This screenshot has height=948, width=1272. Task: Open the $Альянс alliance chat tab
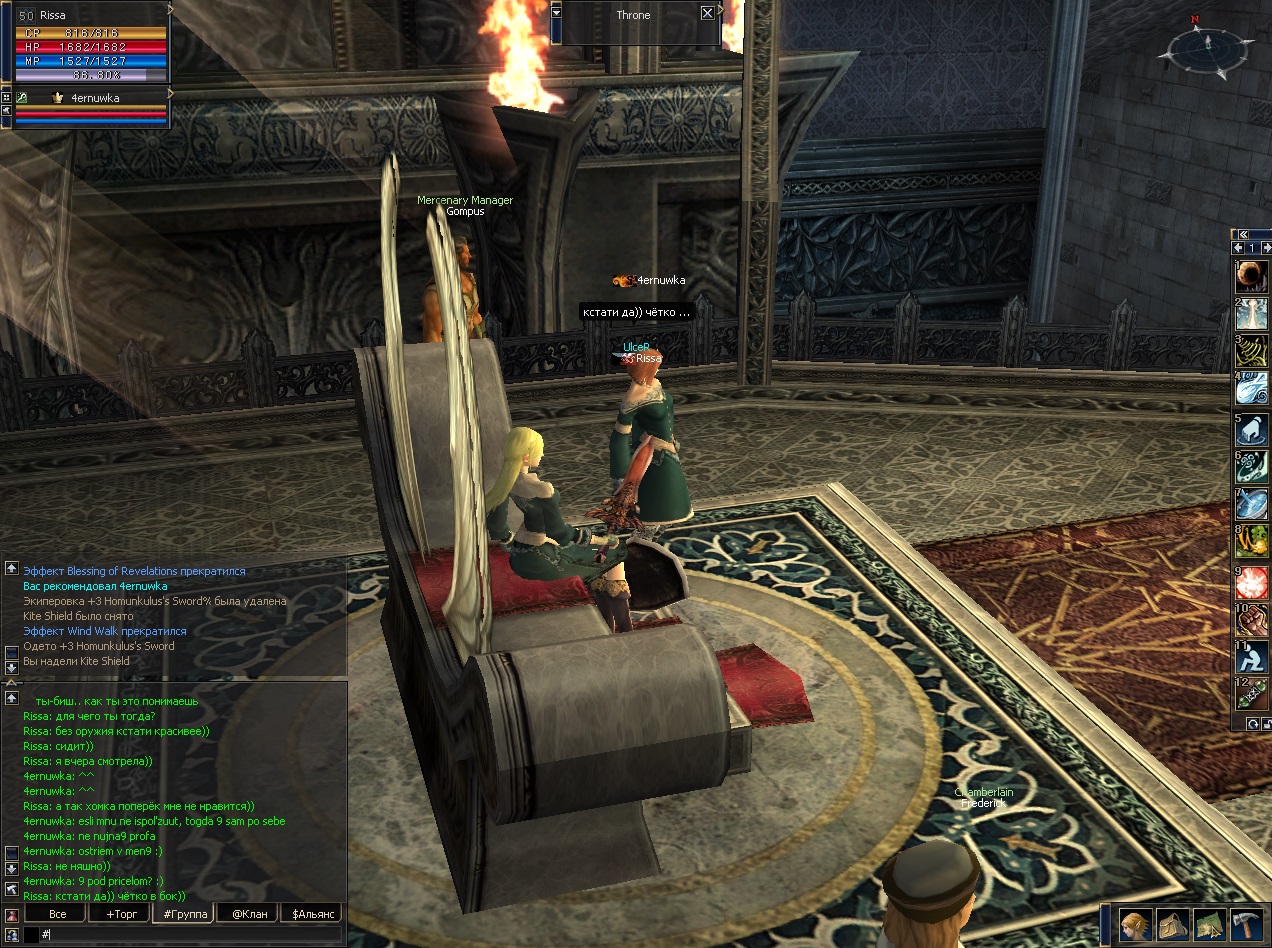pyautogui.click(x=312, y=913)
